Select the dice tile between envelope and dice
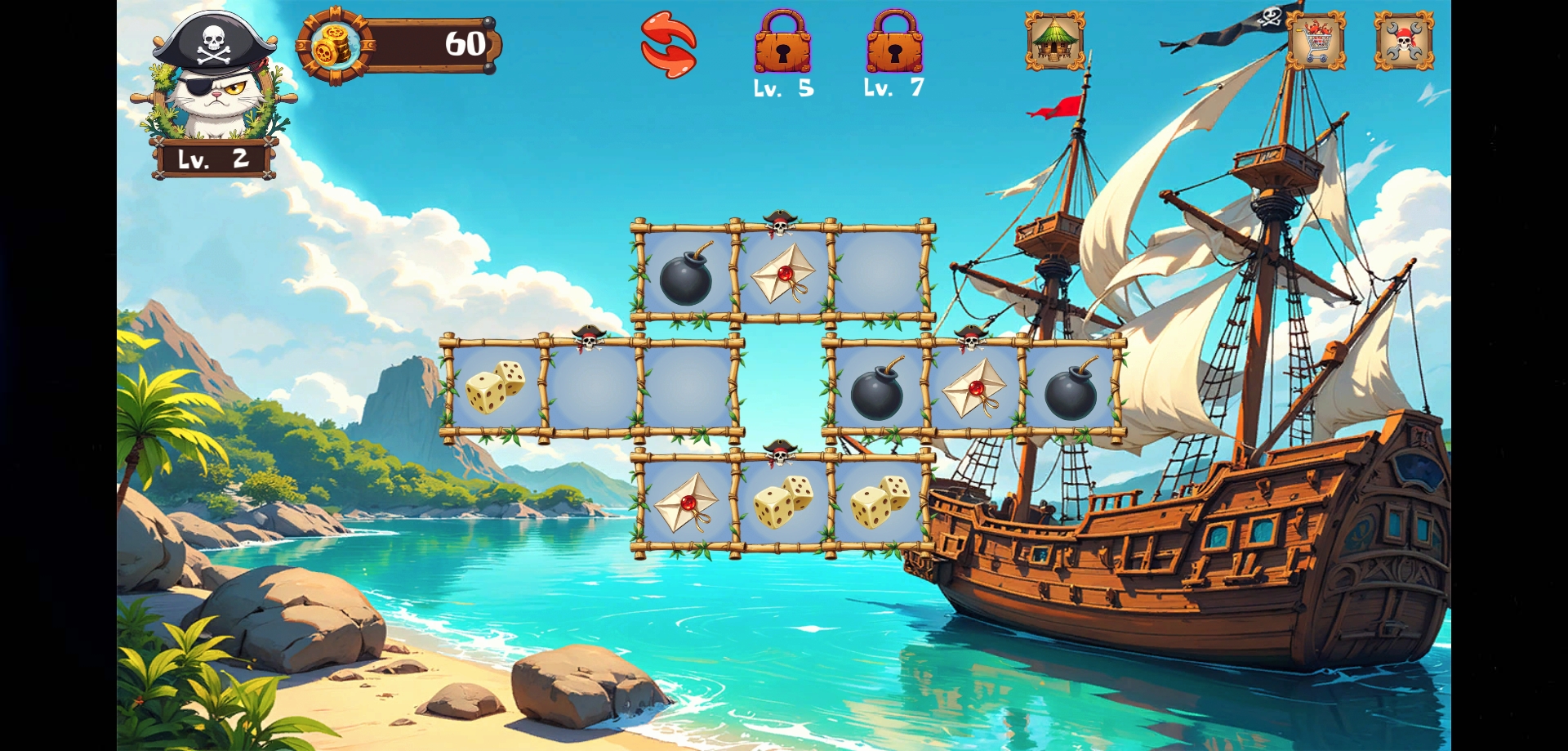1568x751 pixels. (x=782, y=502)
